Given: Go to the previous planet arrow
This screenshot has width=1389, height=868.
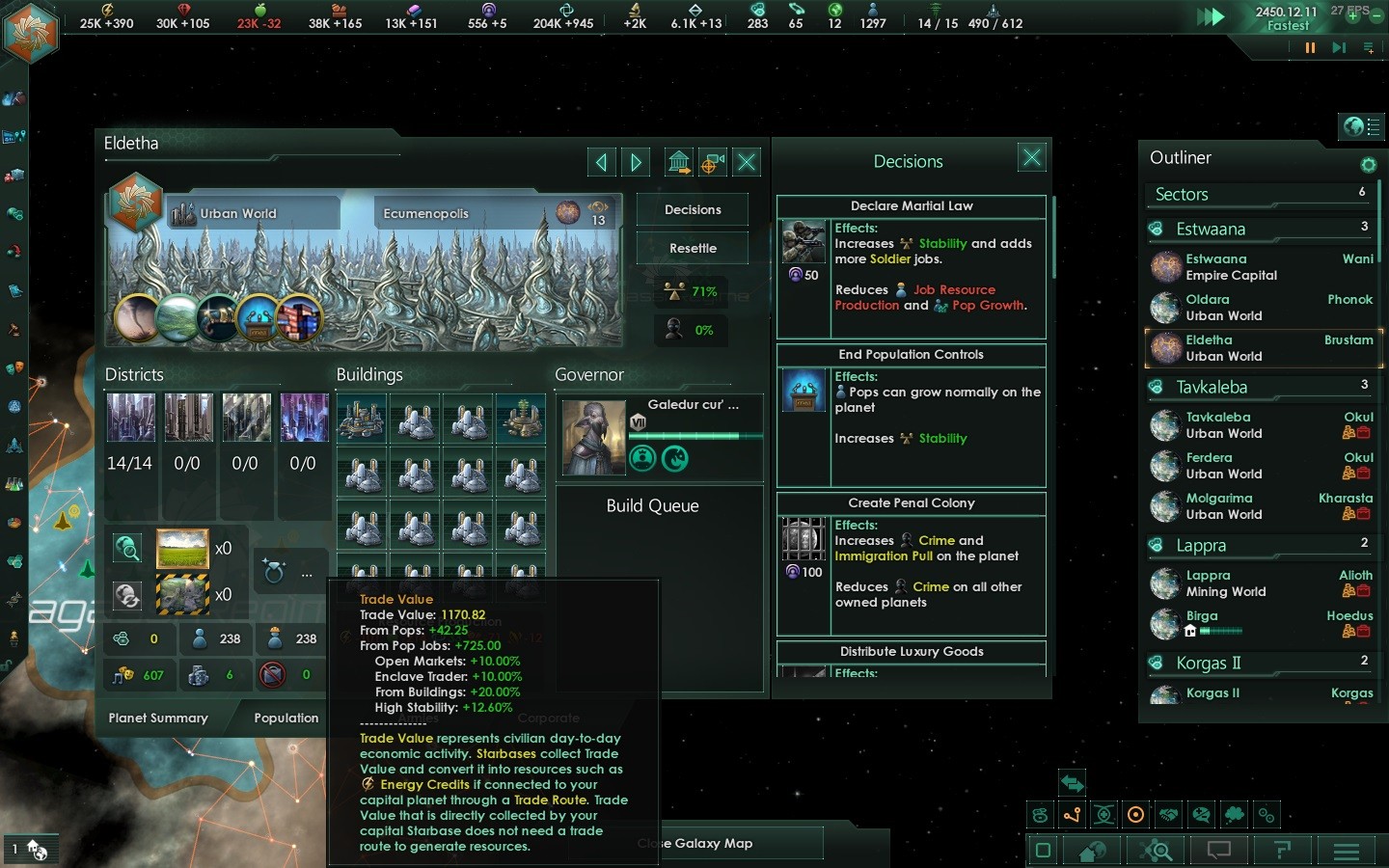Looking at the screenshot, I should coord(602,162).
